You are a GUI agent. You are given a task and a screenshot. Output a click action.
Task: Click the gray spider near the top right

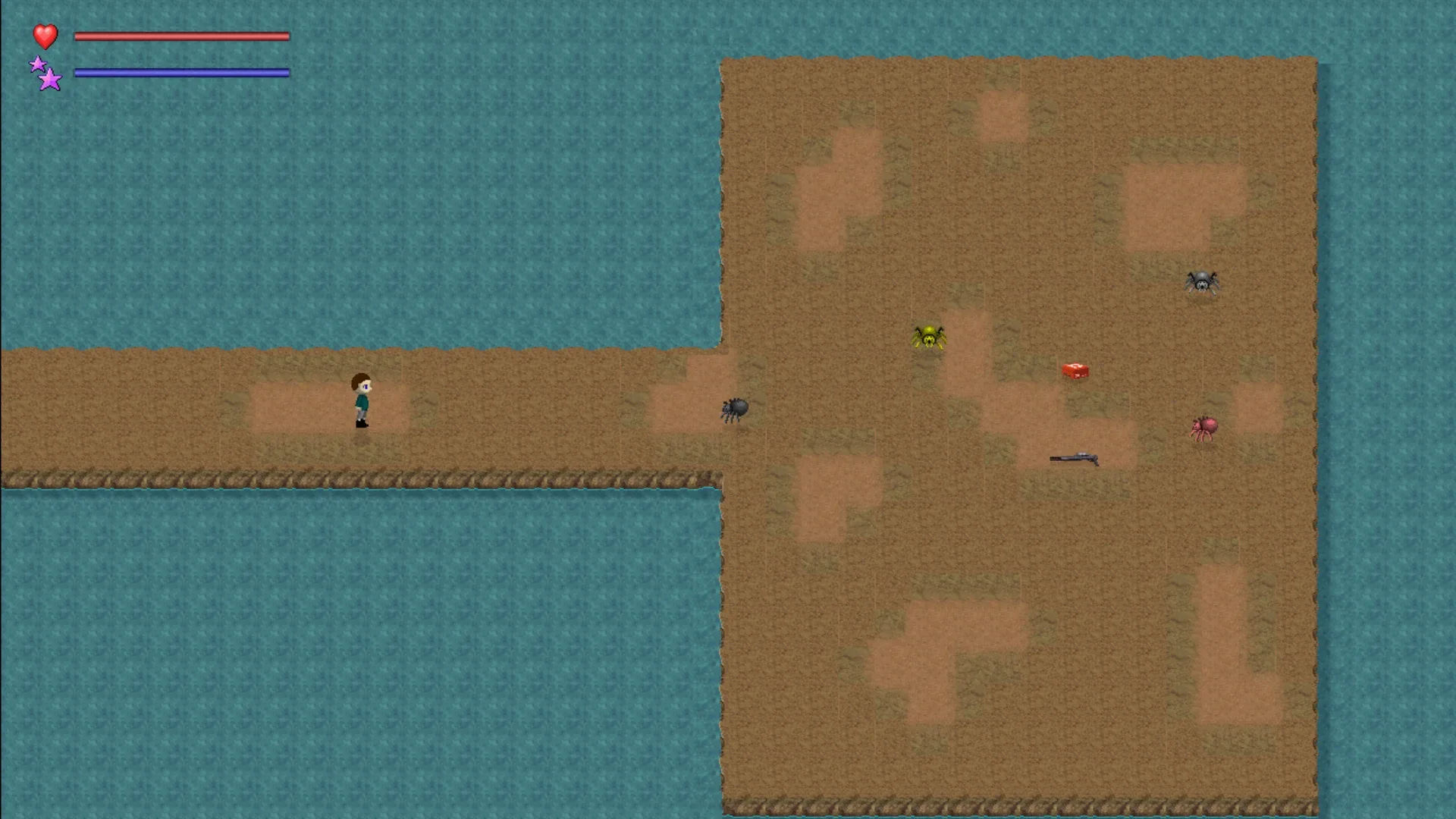1201,283
